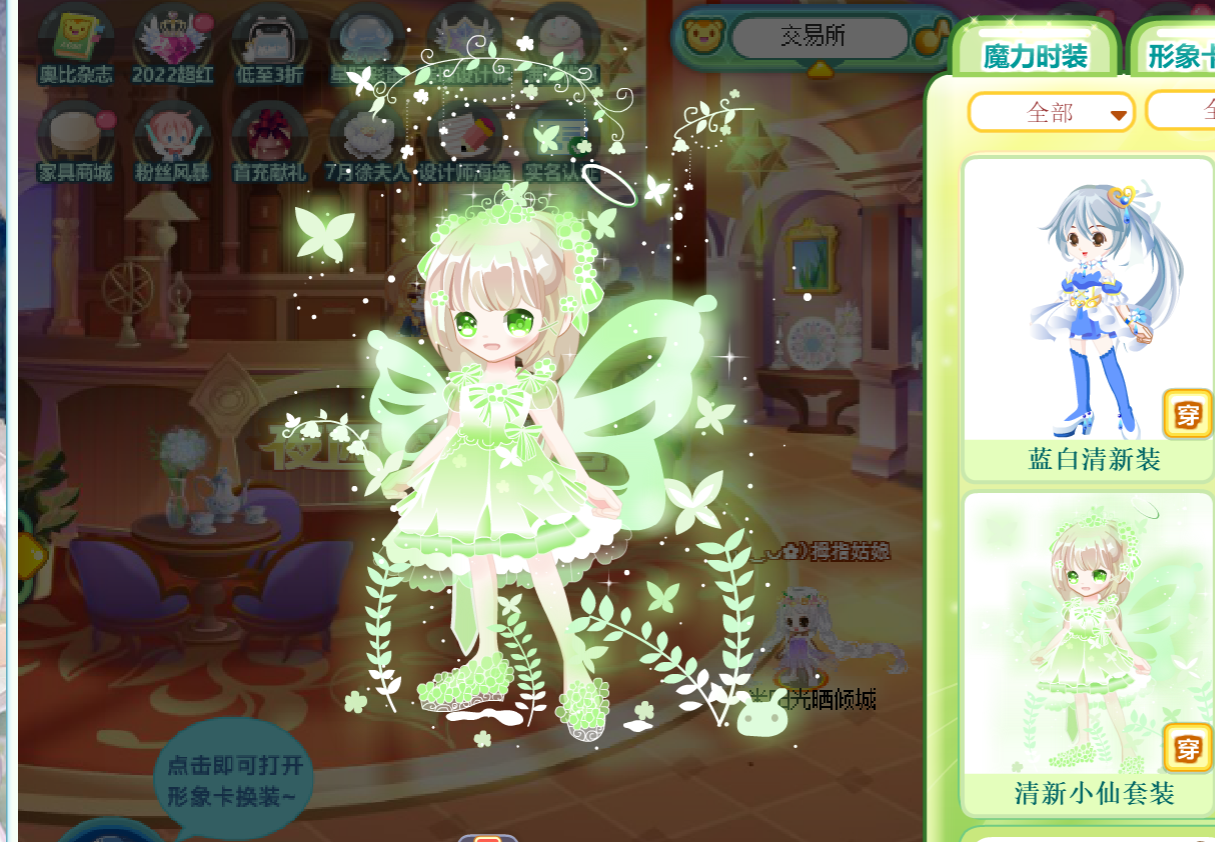The image size is (1215, 842).
Task: Open the 家具商城 furniture shop
Action: 75,138
